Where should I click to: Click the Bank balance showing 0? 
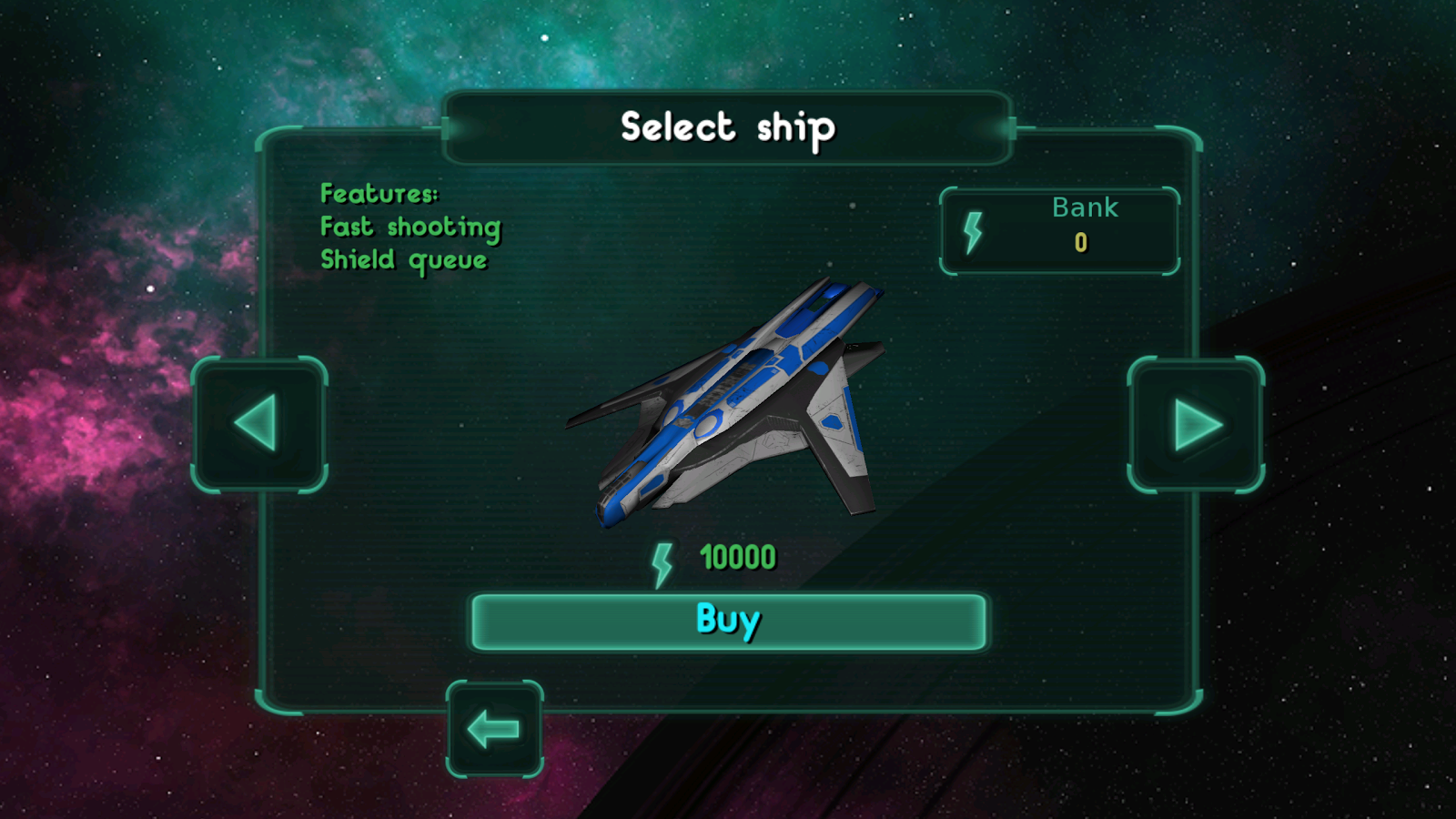[1082, 243]
